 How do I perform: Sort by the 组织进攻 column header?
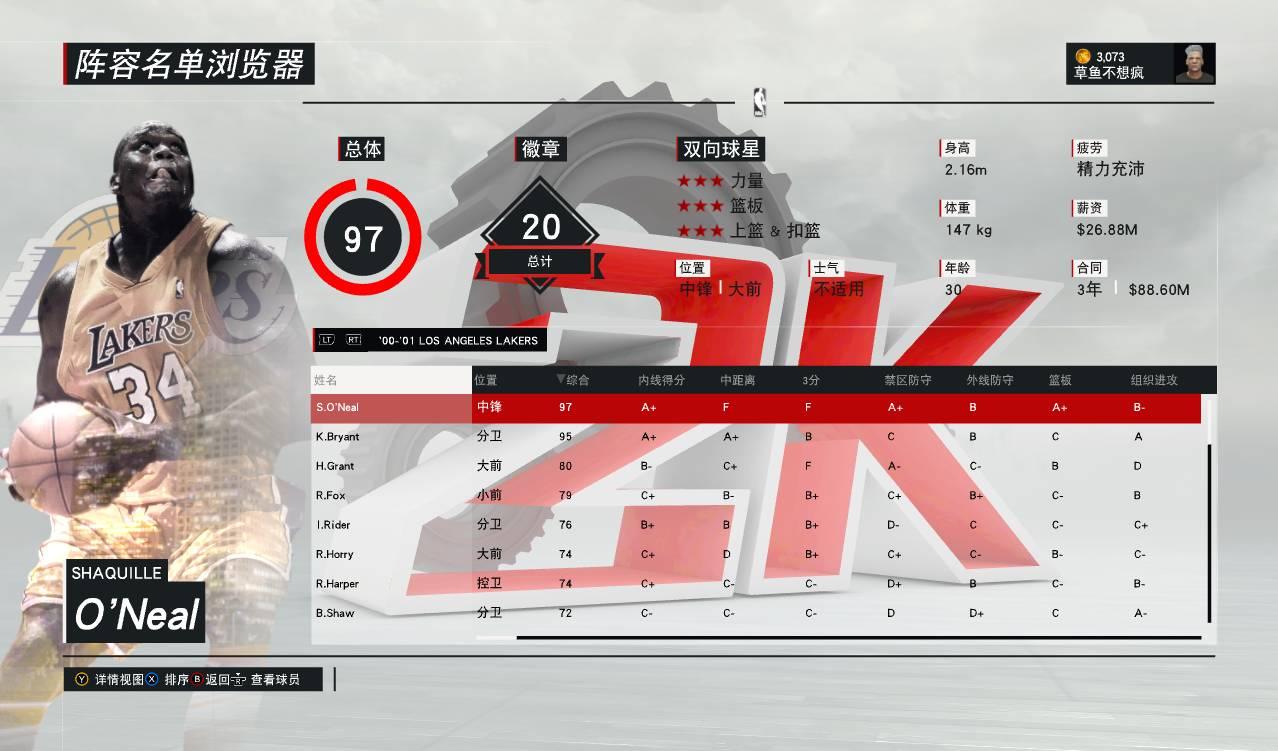click(x=1153, y=380)
